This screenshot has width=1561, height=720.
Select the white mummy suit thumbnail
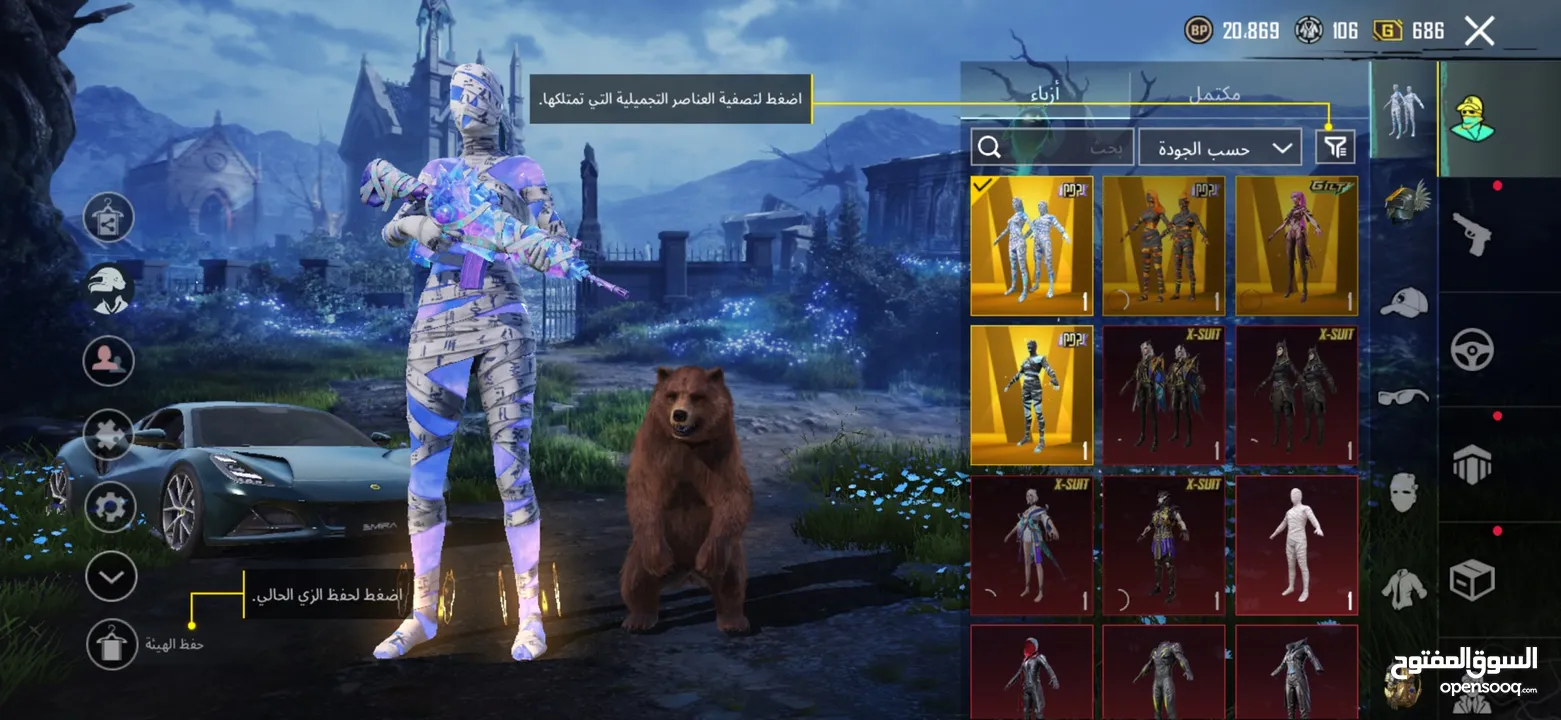click(1296, 545)
